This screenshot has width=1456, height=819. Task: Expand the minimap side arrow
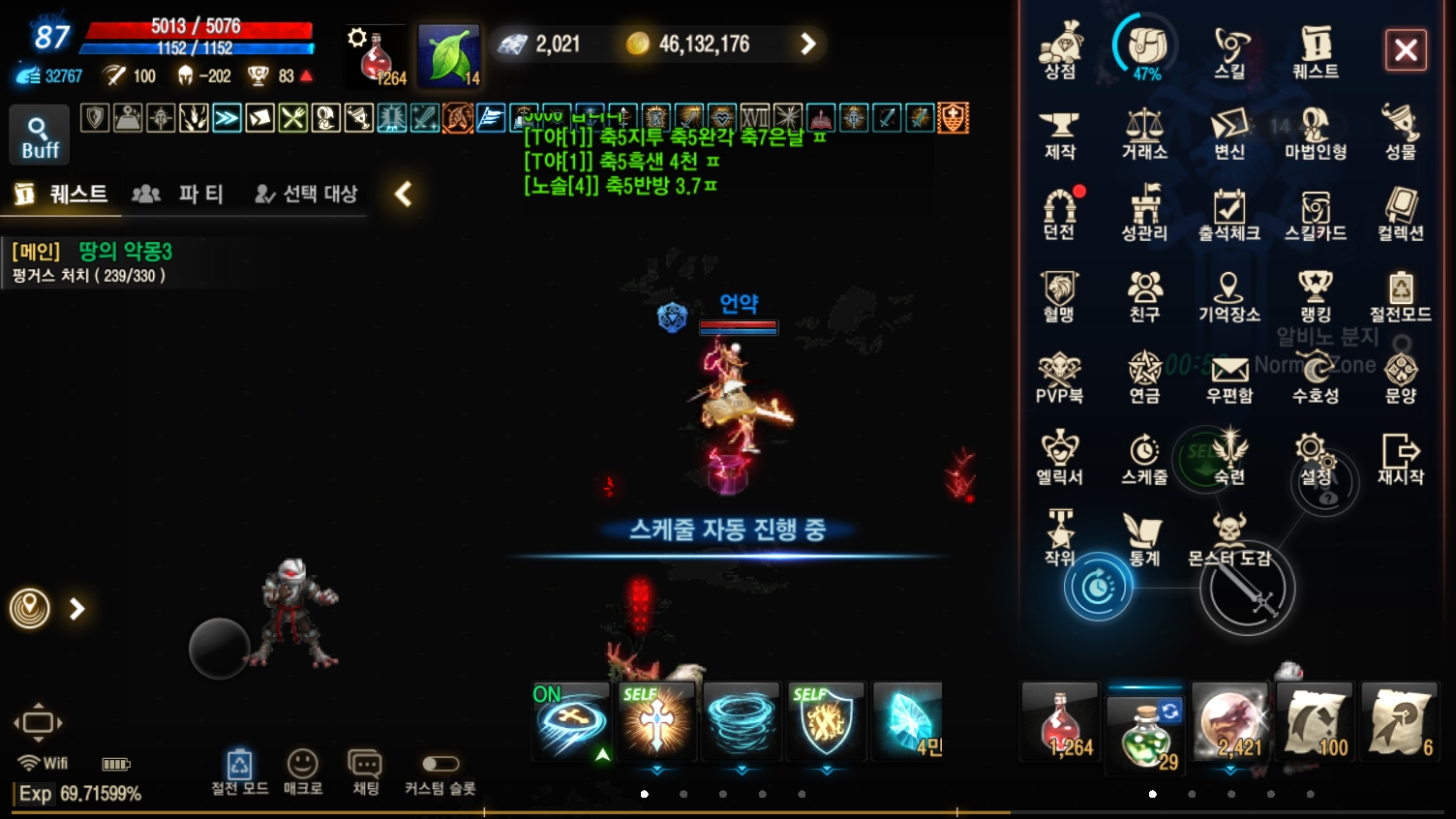pos(75,610)
